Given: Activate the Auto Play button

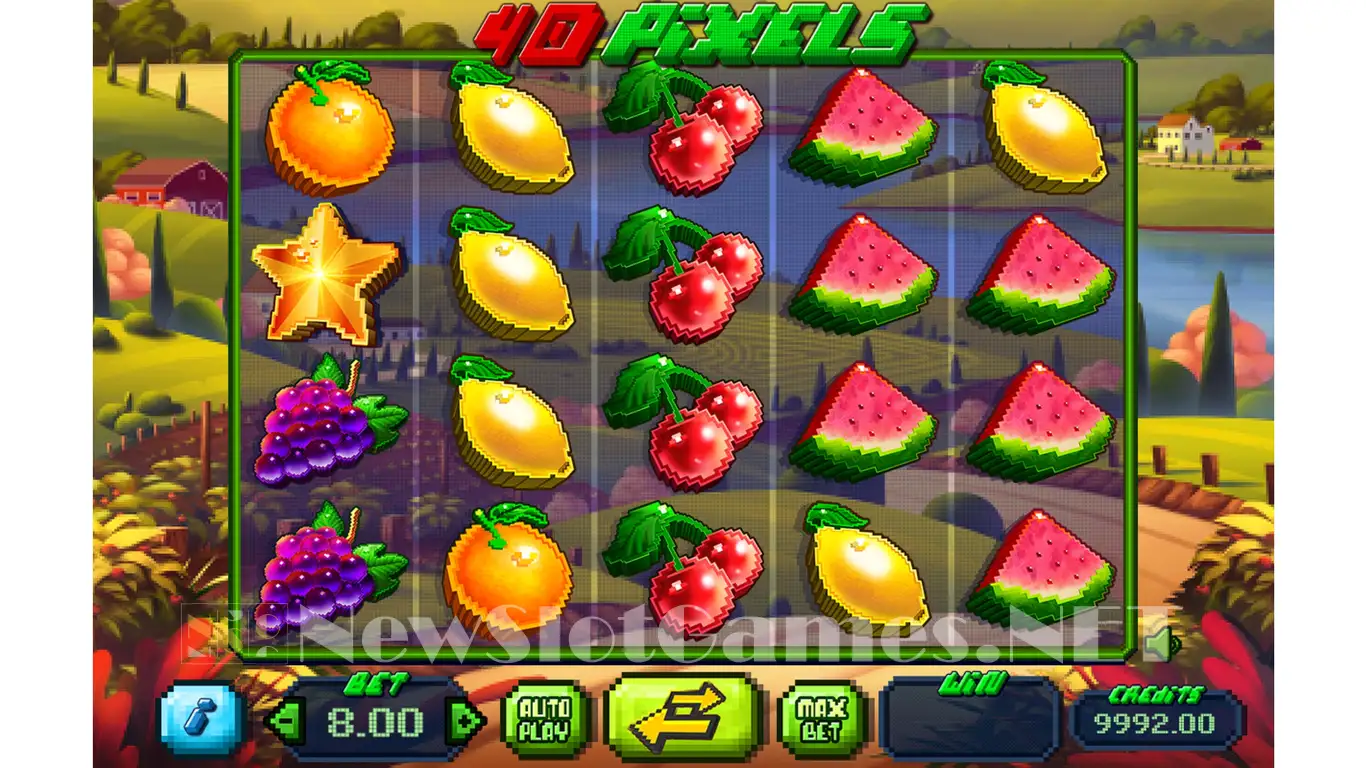Looking at the screenshot, I should click(546, 719).
